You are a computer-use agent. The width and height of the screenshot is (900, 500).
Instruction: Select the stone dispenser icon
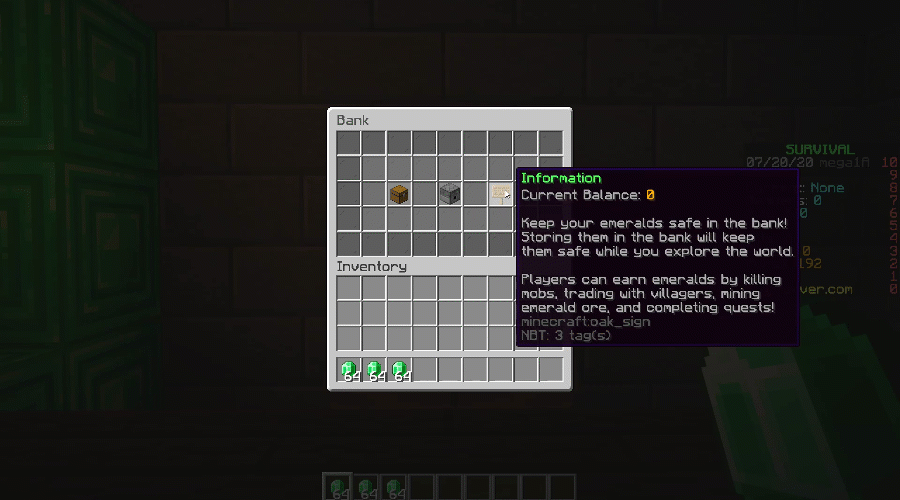[450, 194]
